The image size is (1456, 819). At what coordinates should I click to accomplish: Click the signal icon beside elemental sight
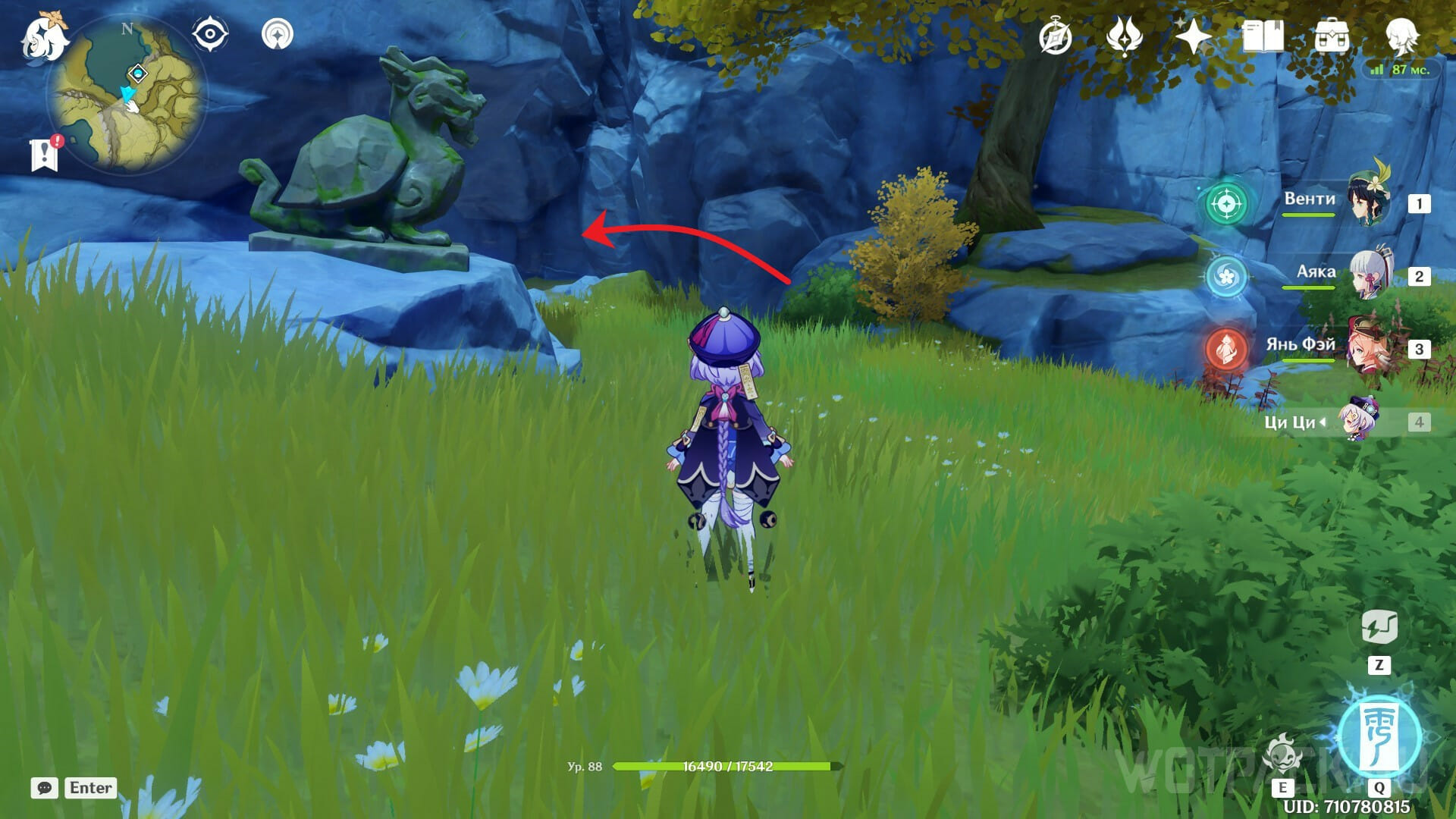(277, 35)
